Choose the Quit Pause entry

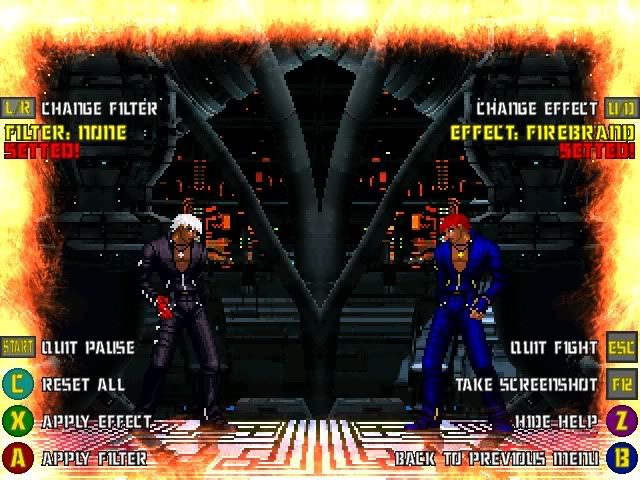point(88,348)
